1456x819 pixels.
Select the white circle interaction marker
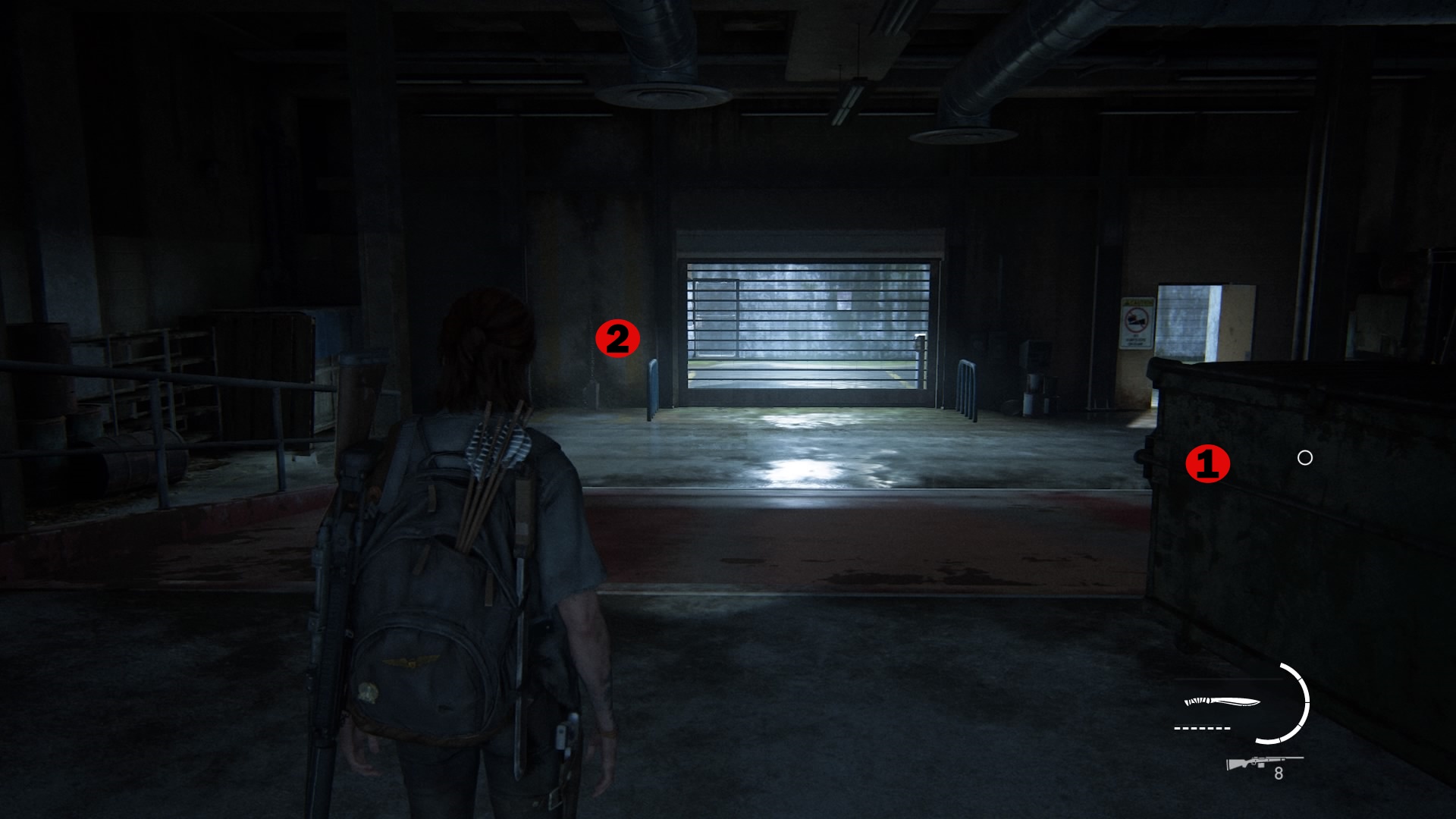click(x=1304, y=457)
